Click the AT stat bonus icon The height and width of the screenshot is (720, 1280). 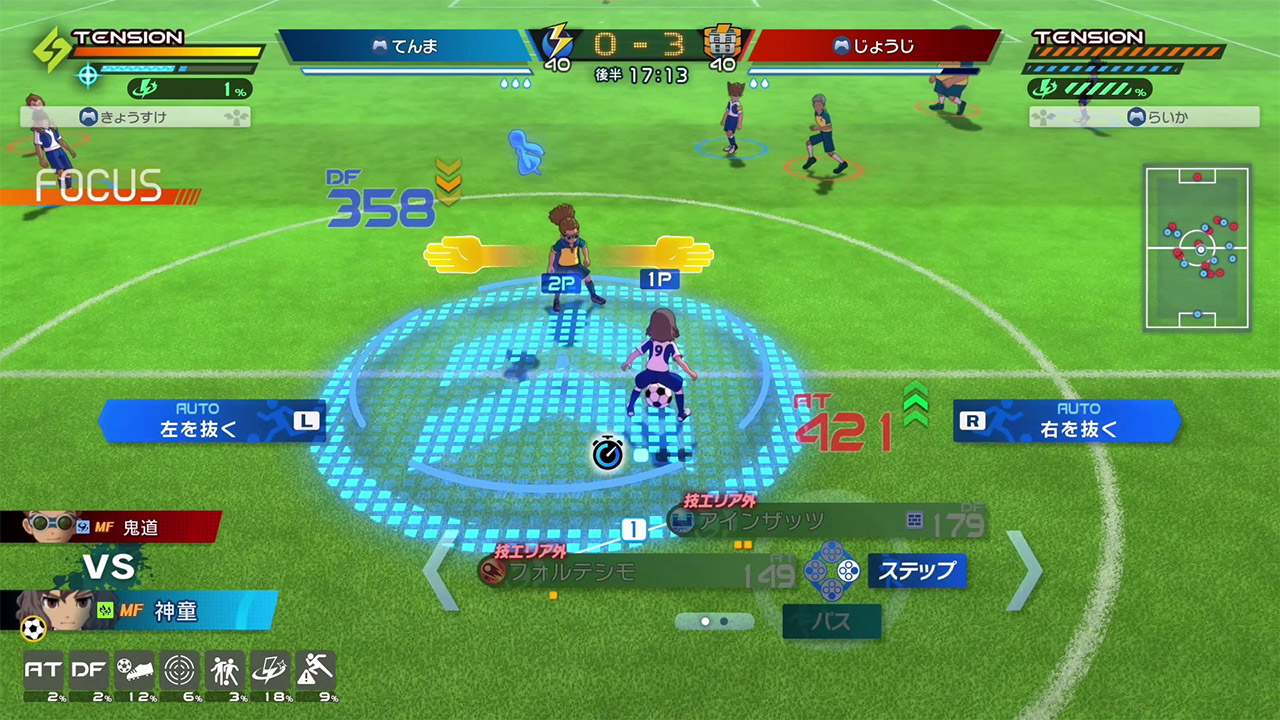pos(43,672)
